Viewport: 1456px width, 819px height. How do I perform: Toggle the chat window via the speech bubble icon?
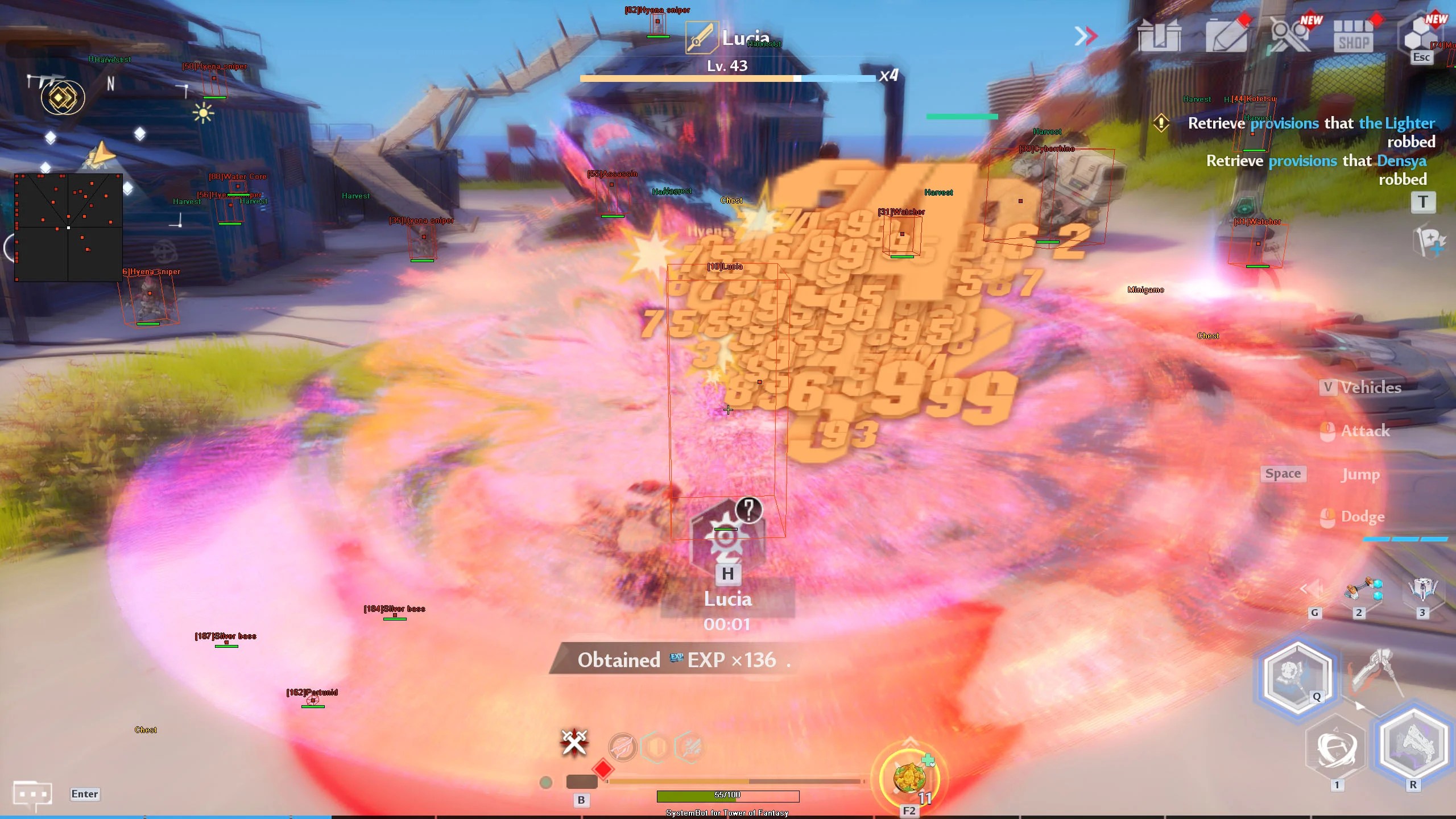[x=32, y=794]
